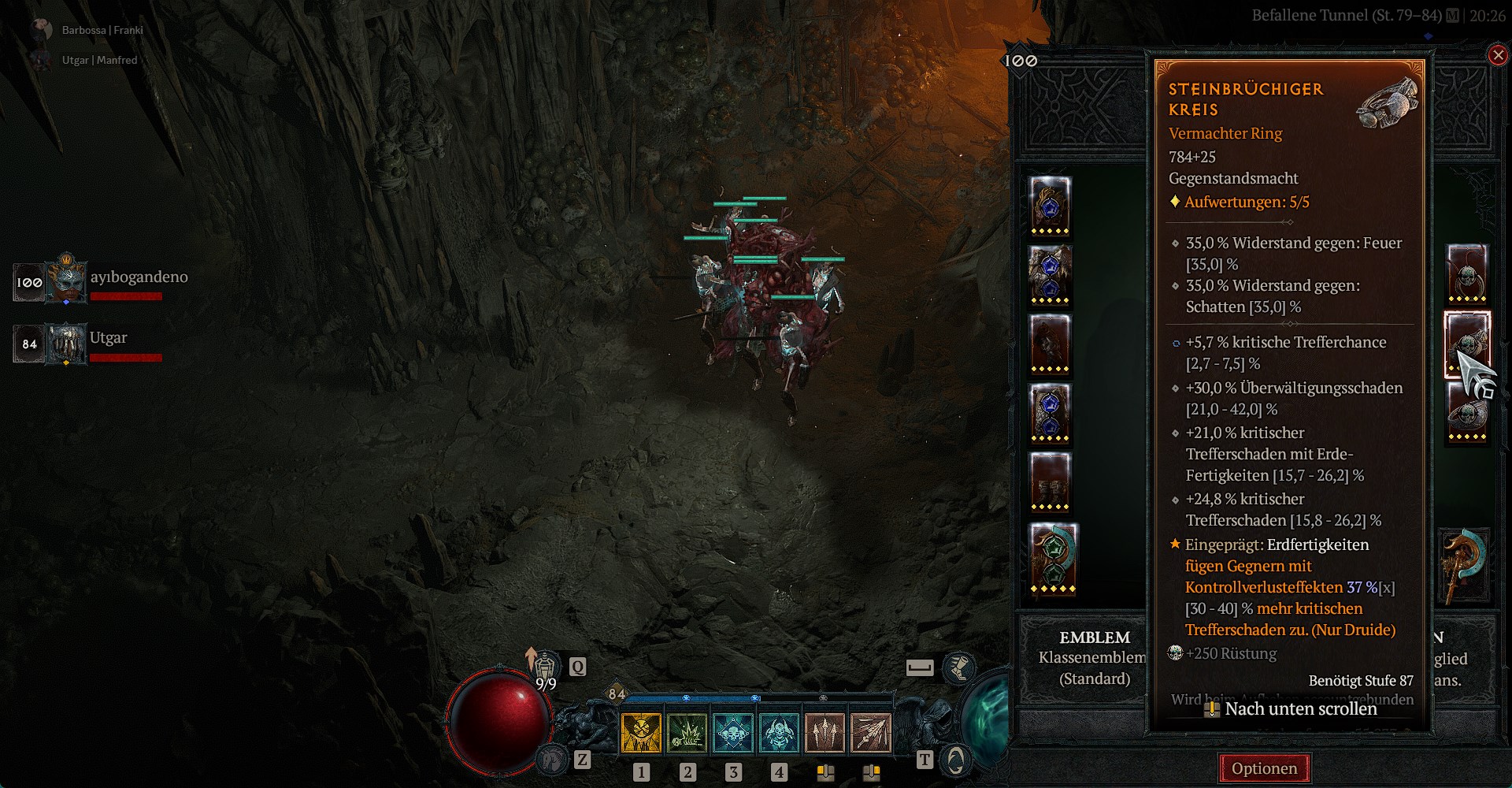This screenshot has height=788, width=1512.
Task: Use the health potion icon
Action: point(545,670)
